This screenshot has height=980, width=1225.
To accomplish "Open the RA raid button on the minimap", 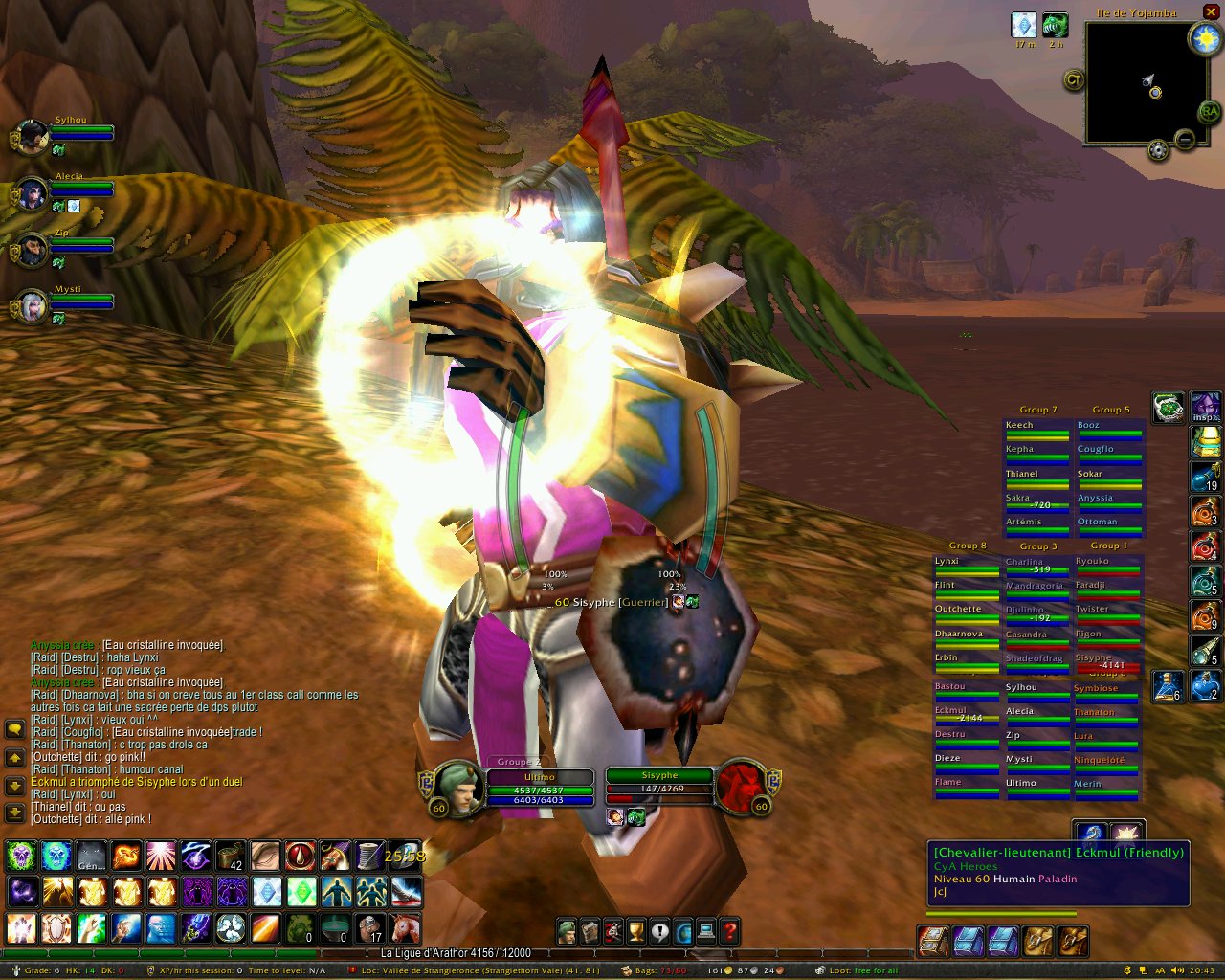I will point(1209,112).
